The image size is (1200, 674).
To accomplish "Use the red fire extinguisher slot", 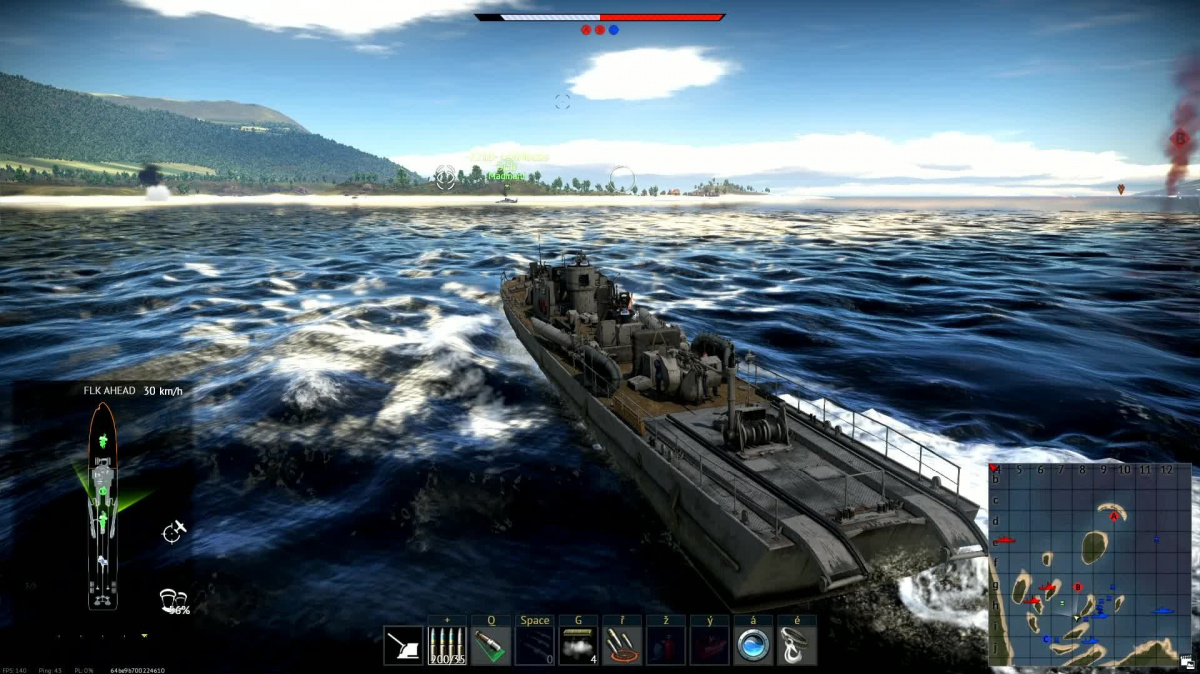I will pyautogui.click(x=666, y=646).
